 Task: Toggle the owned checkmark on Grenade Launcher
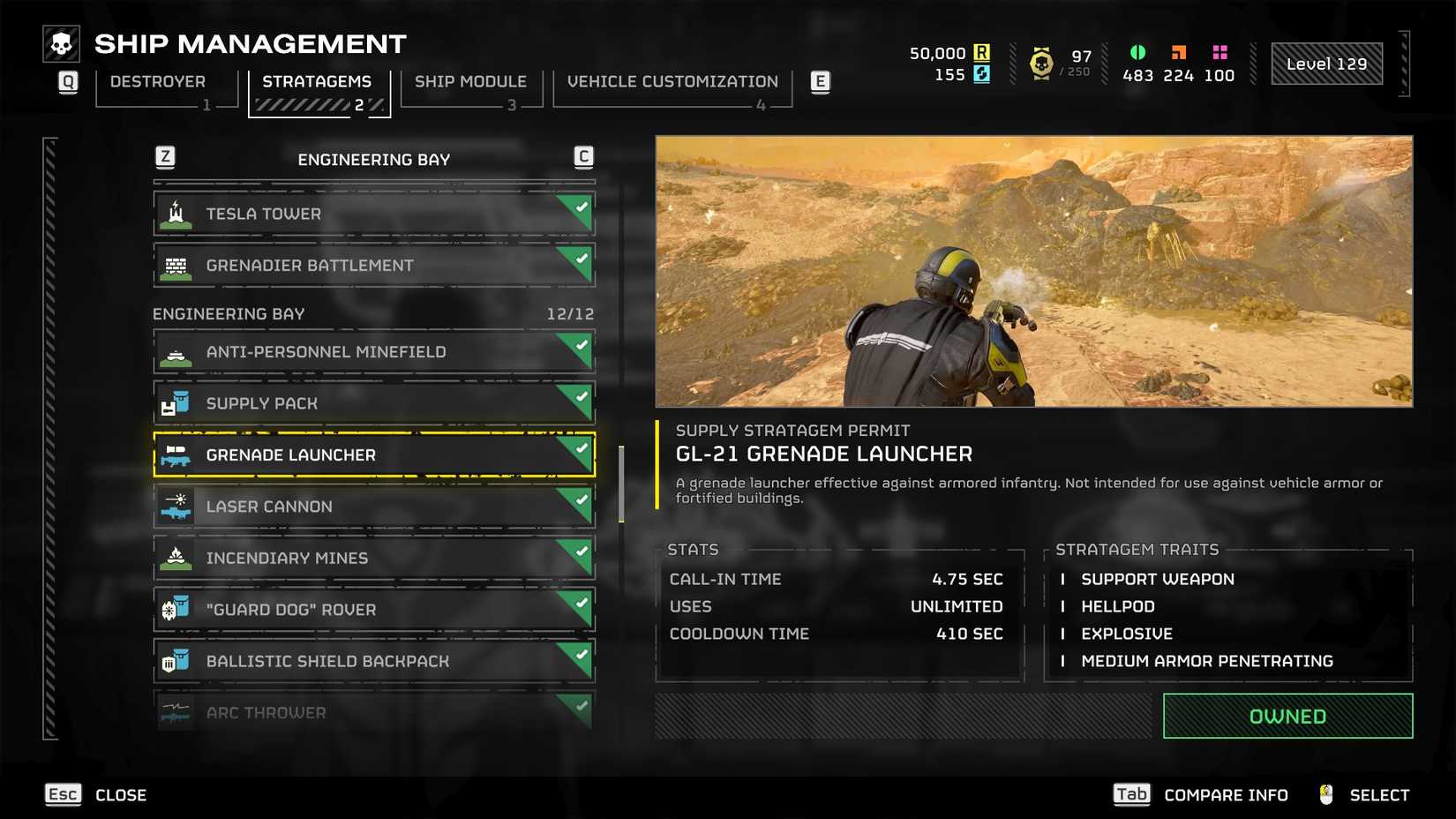582,448
